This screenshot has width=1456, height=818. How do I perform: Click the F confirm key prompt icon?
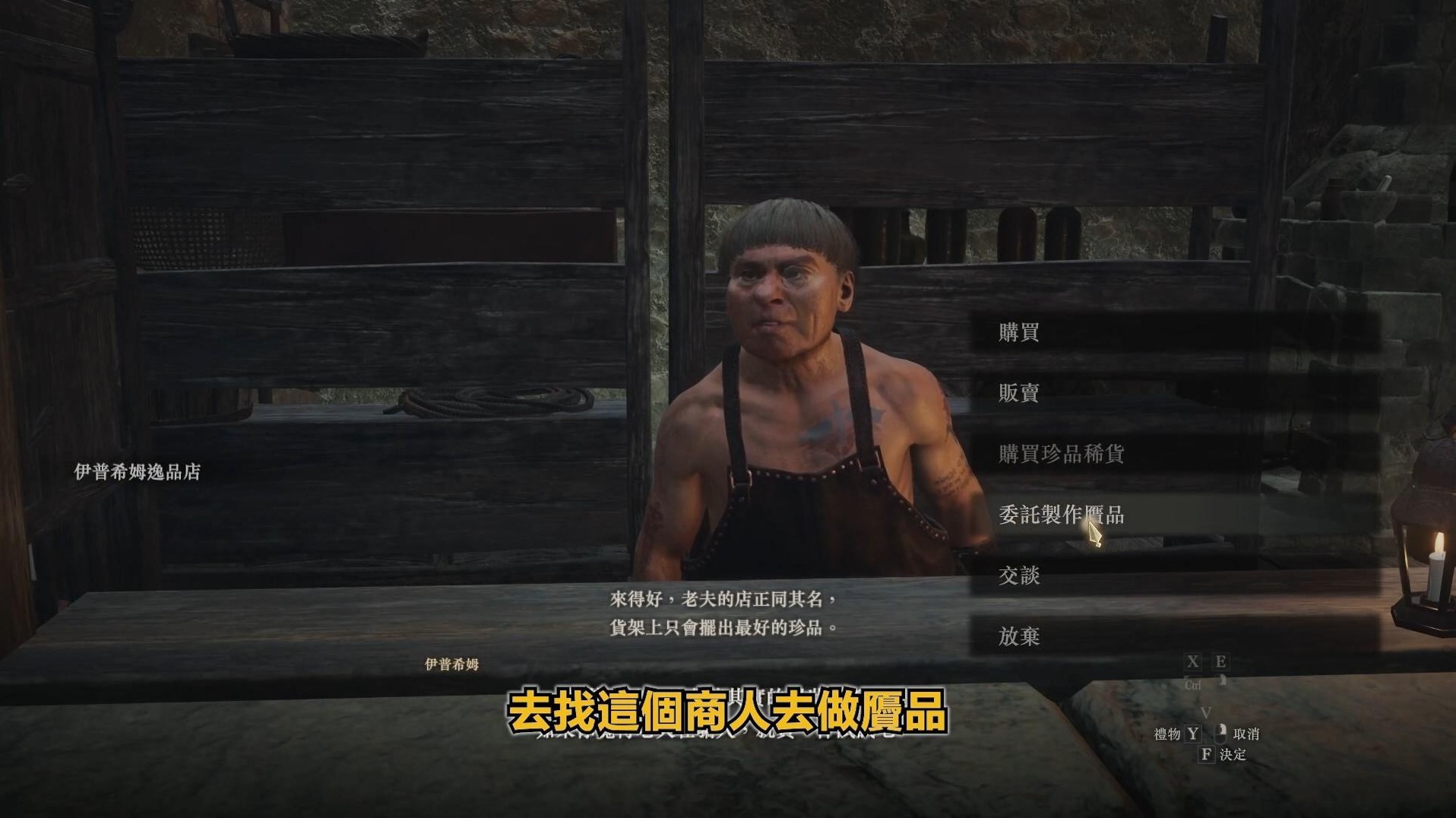(x=1208, y=754)
